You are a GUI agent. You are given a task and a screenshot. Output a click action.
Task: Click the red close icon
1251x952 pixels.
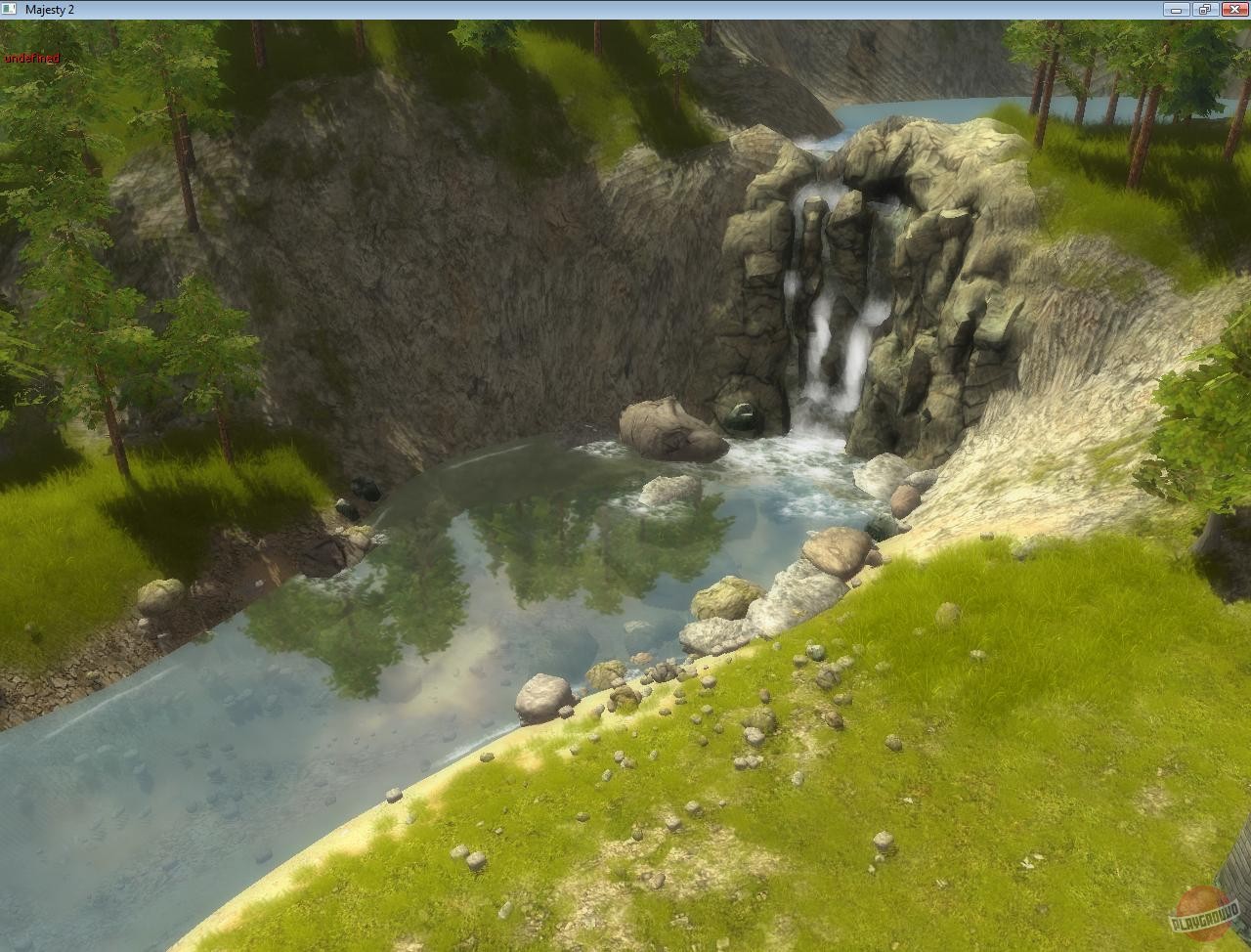pyautogui.click(x=1233, y=9)
